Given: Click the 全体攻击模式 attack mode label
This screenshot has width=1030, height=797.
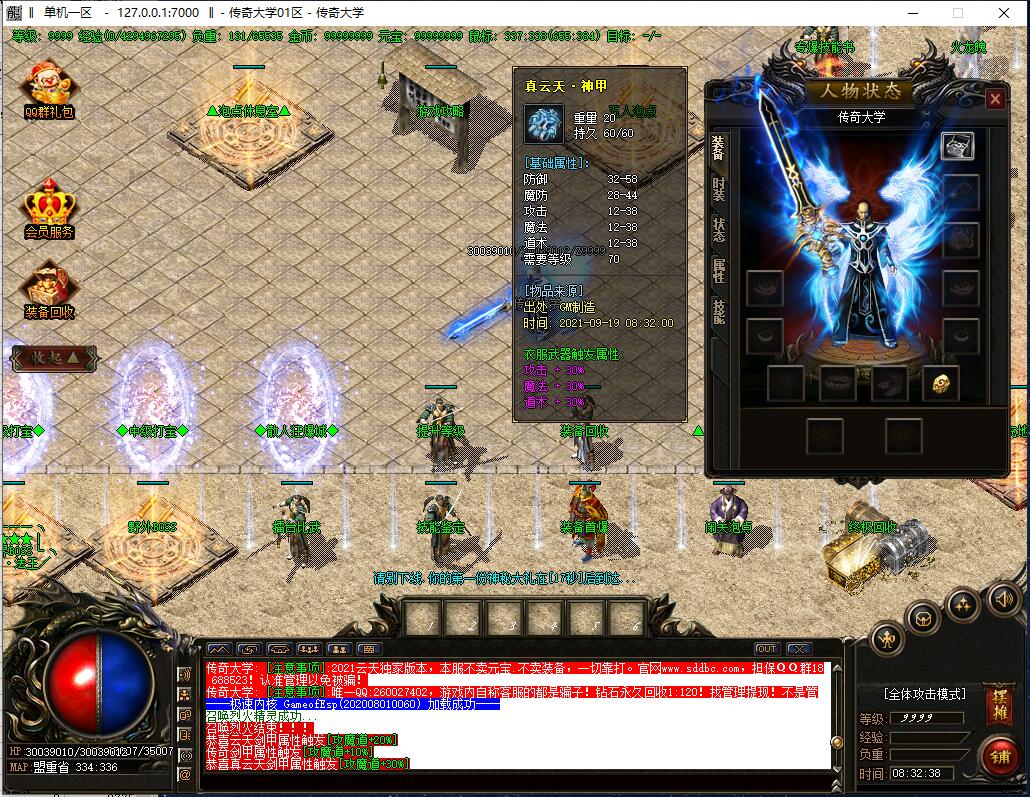Looking at the screenshot, I should click(924, 693).
